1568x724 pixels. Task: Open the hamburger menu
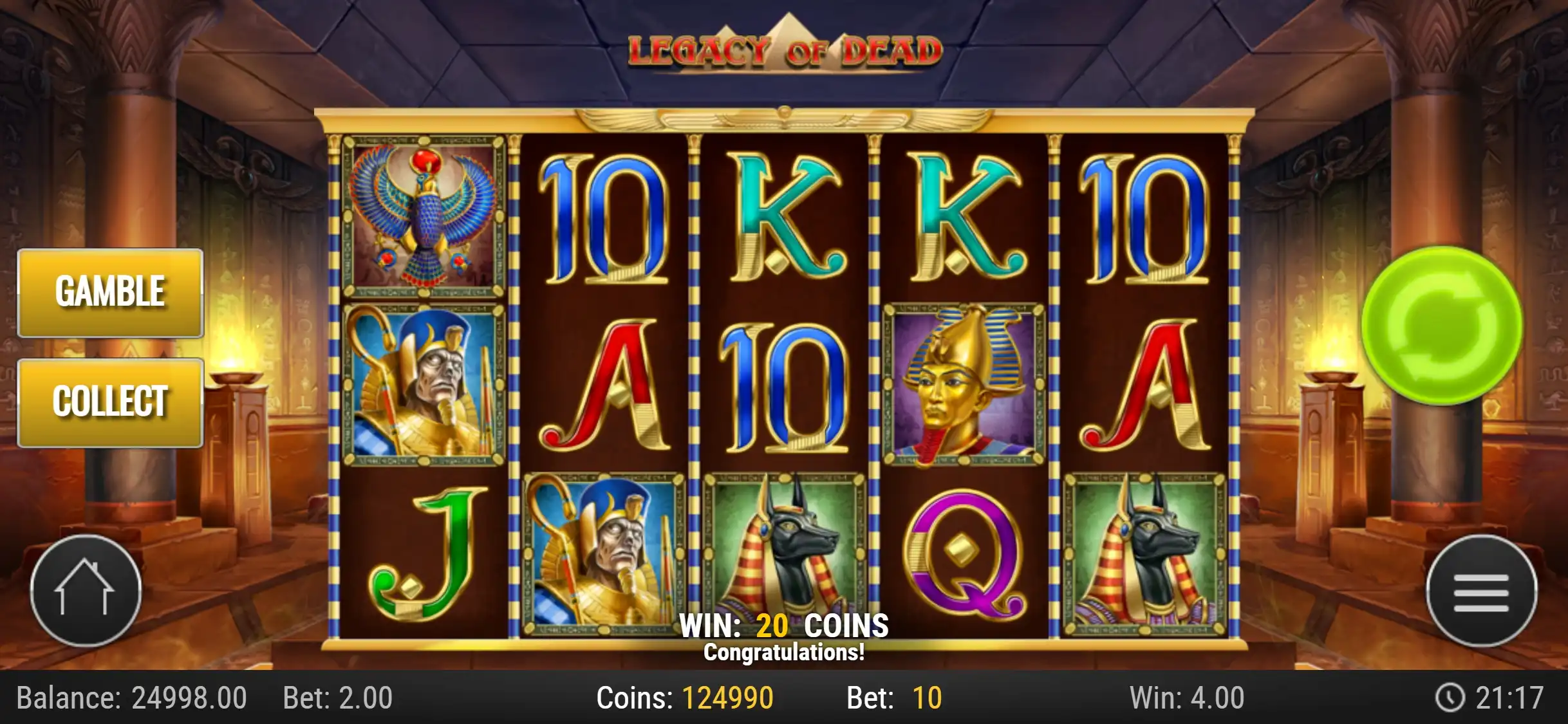1481,590
